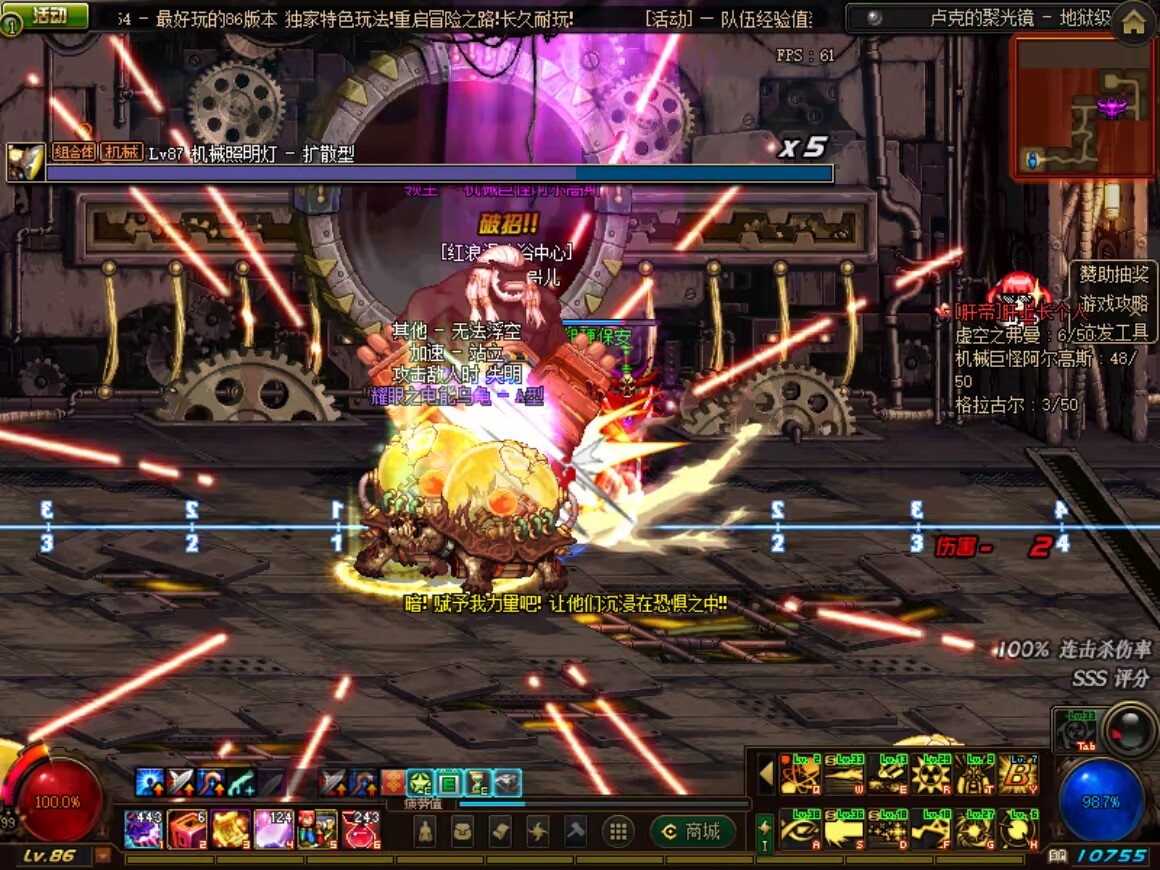The image size is (1160, 870).
Task: Use the red potion in slot 6
Action: (361, 830)
